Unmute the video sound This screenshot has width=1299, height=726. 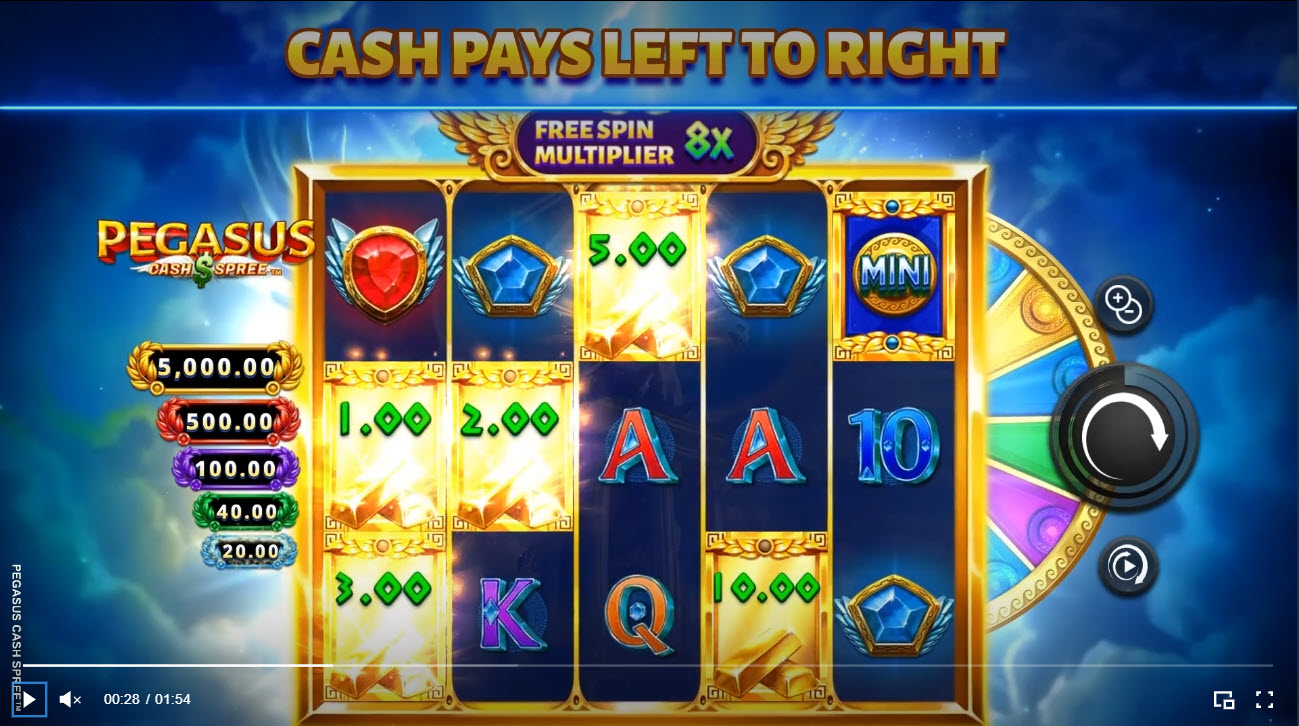pyautogui.click(x=68, y=699)
